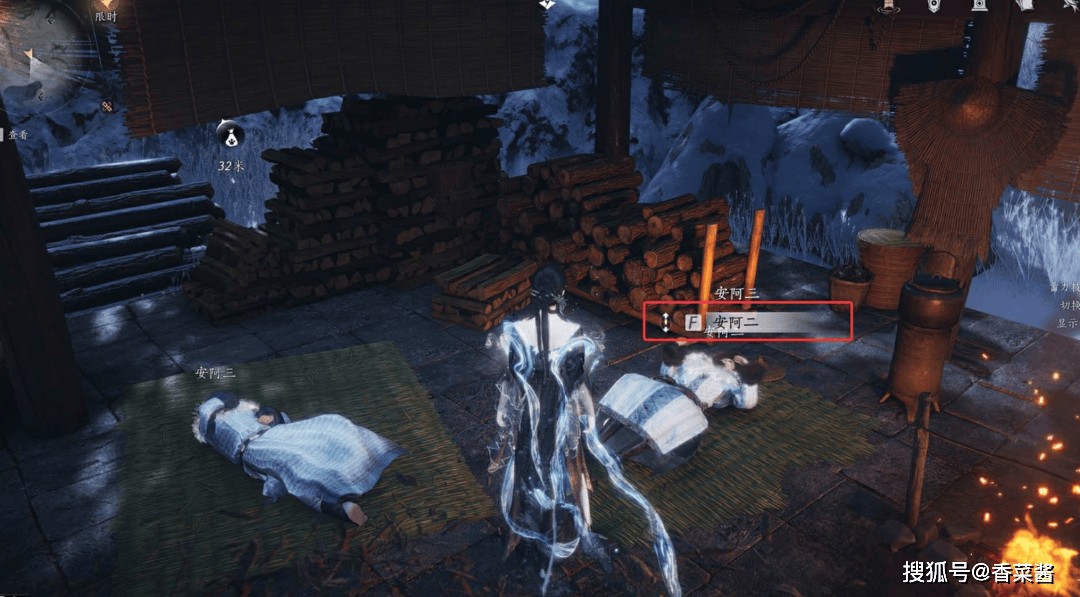Click the crossed-tools icon beside the minimap
This screenshot has width=1080, height=597.
(107, 106)
